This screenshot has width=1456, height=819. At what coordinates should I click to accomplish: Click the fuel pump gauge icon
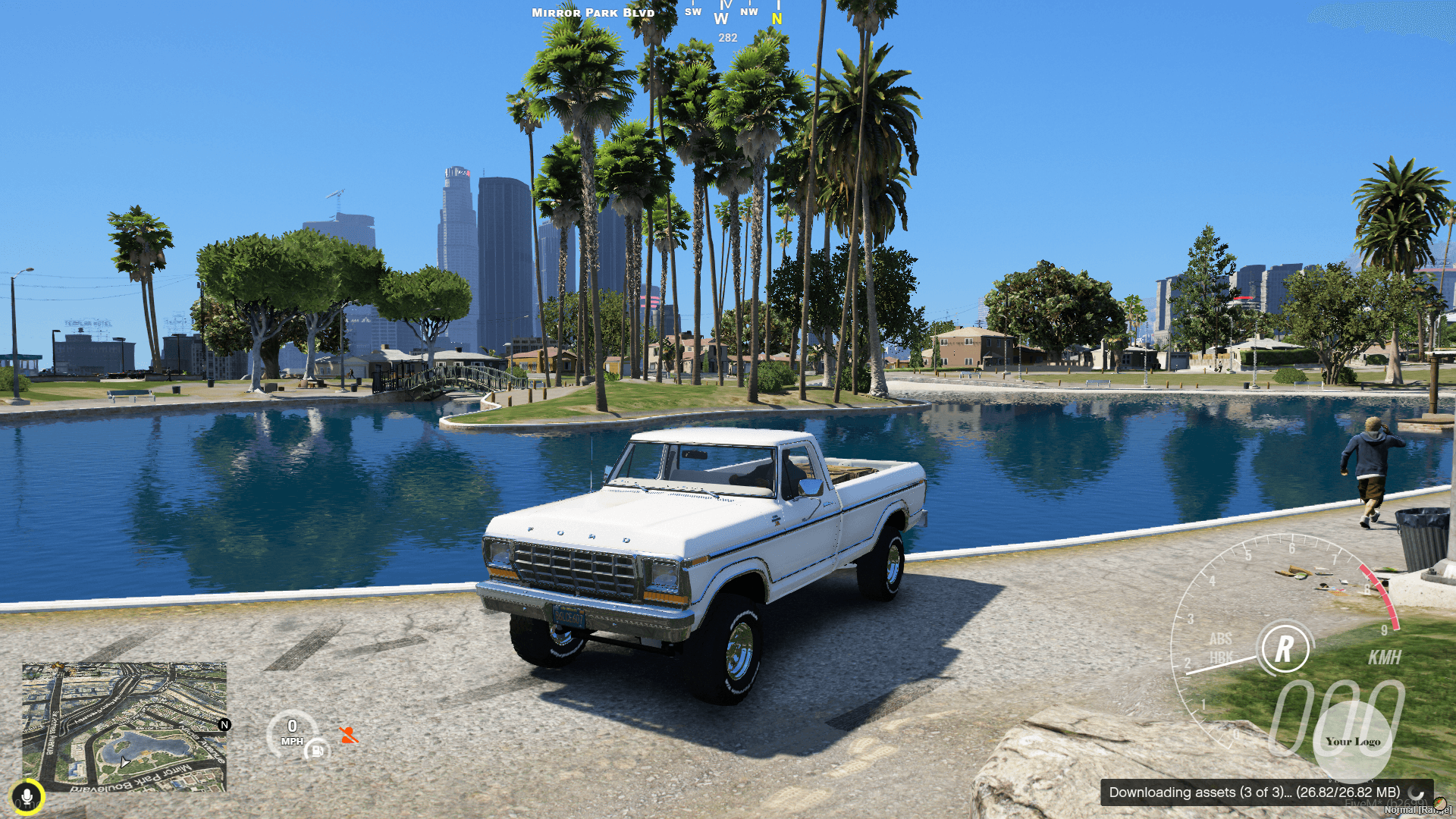pyautogui.click(x=317, y=751)
